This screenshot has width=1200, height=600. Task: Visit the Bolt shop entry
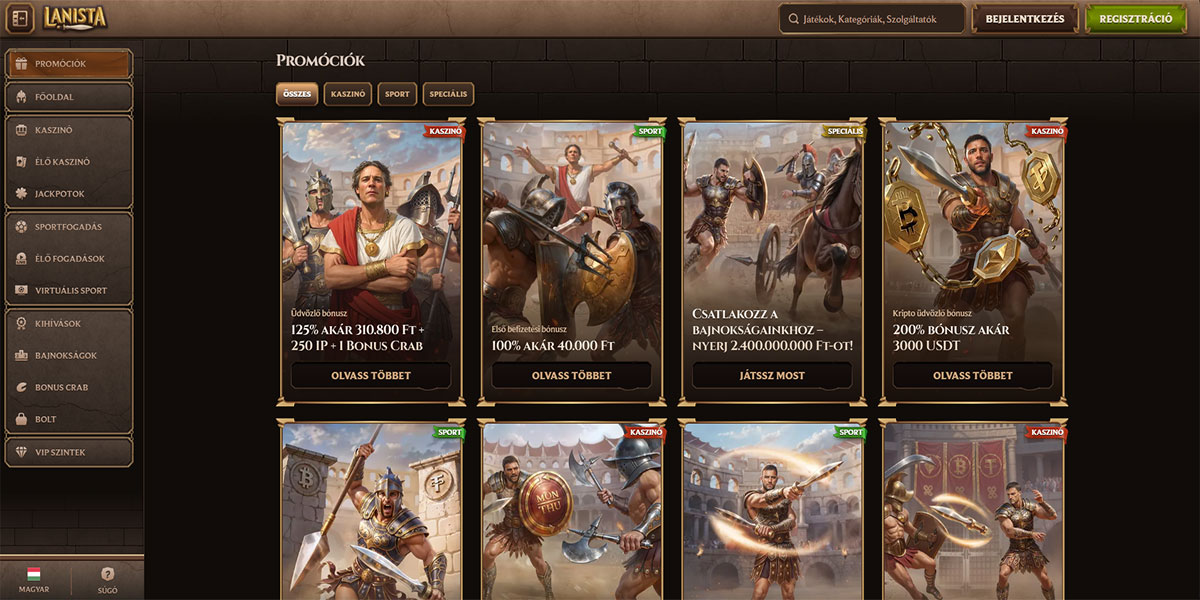pos(69,419)
